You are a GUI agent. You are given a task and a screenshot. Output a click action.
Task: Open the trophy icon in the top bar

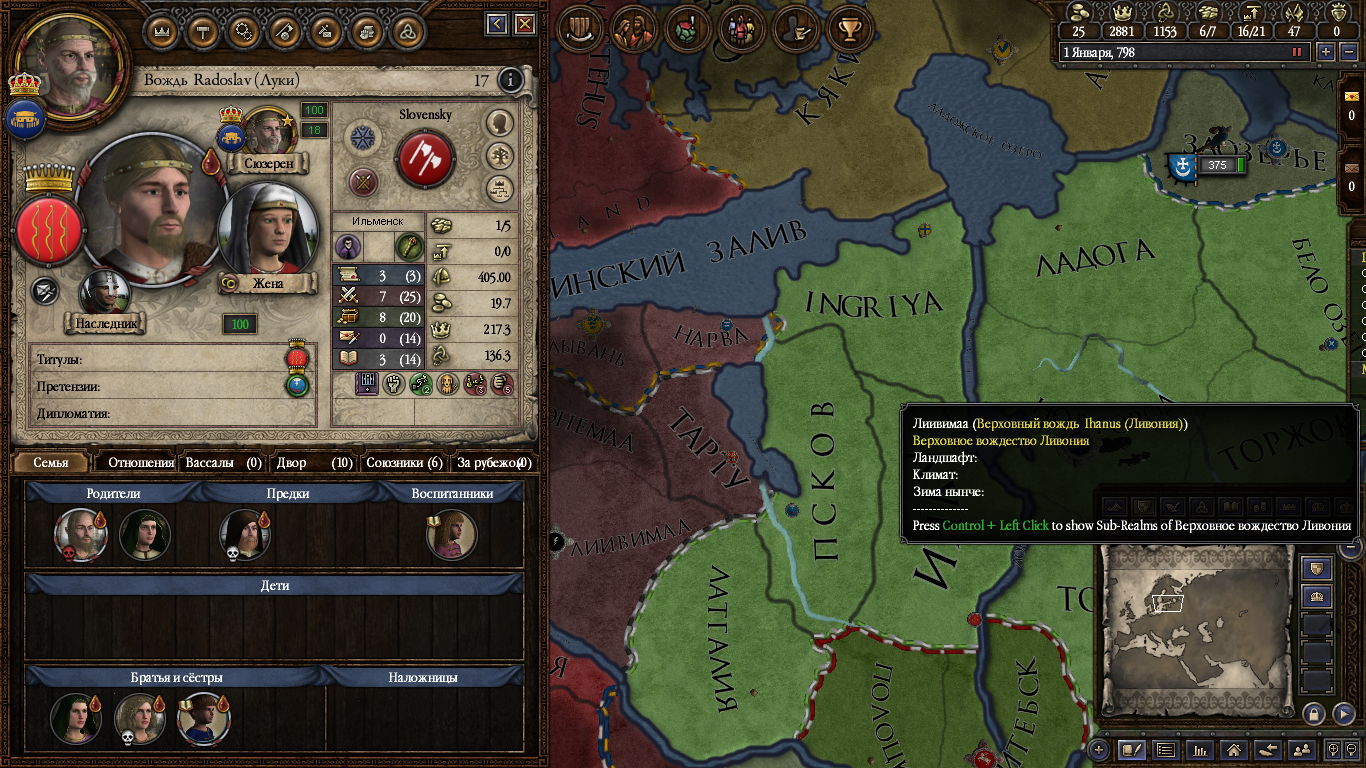click(x=850, y=29)
